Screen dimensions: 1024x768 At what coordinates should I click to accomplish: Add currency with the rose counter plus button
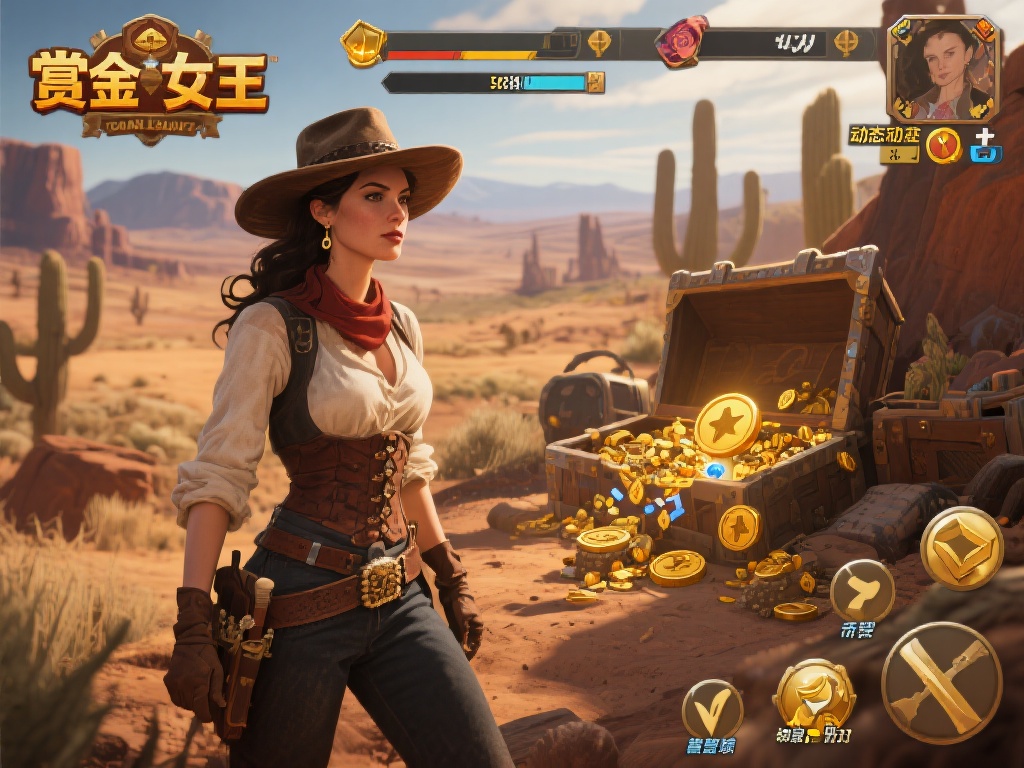[x=846, y=43]
